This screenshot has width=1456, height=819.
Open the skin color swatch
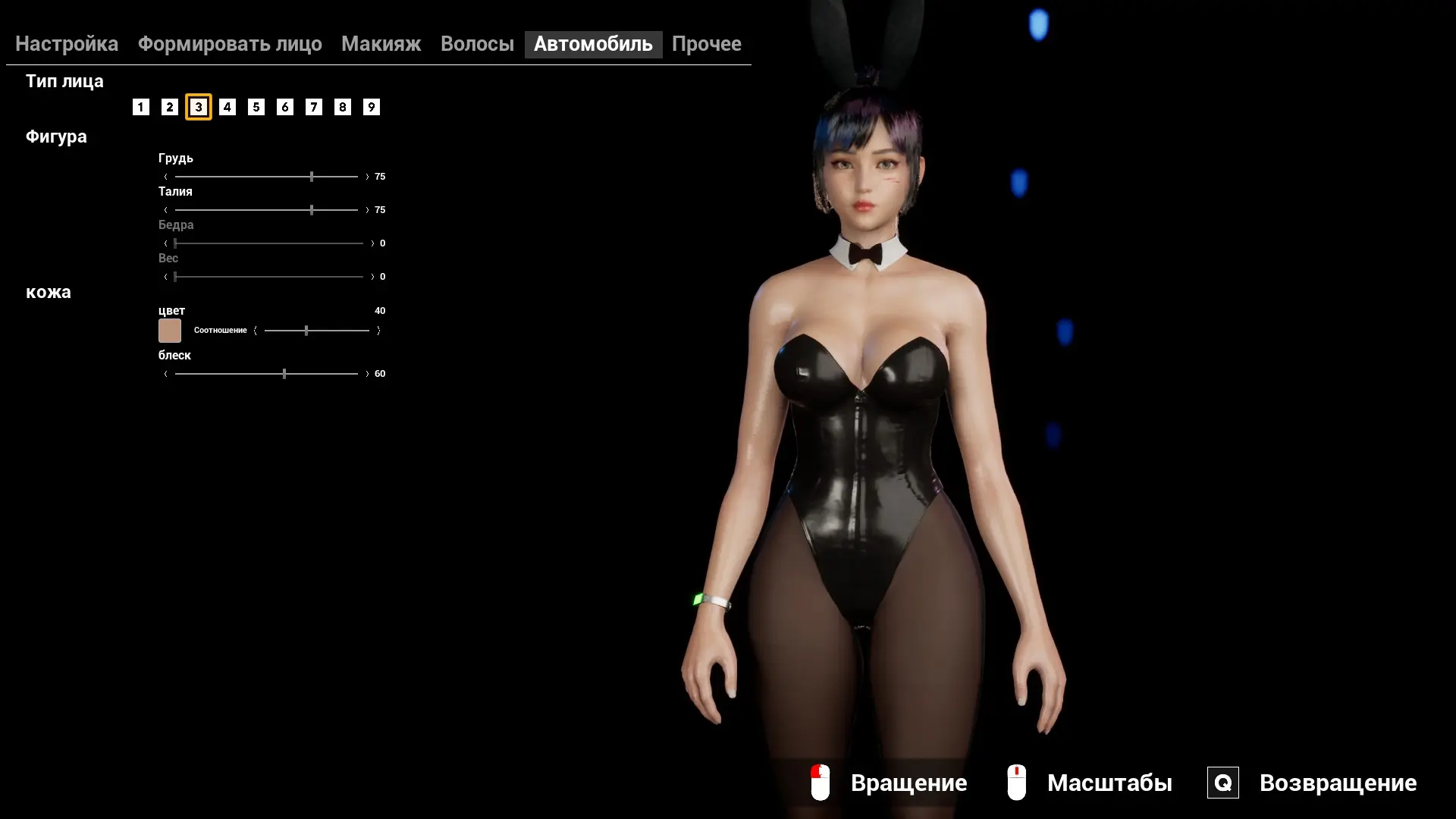170,331
